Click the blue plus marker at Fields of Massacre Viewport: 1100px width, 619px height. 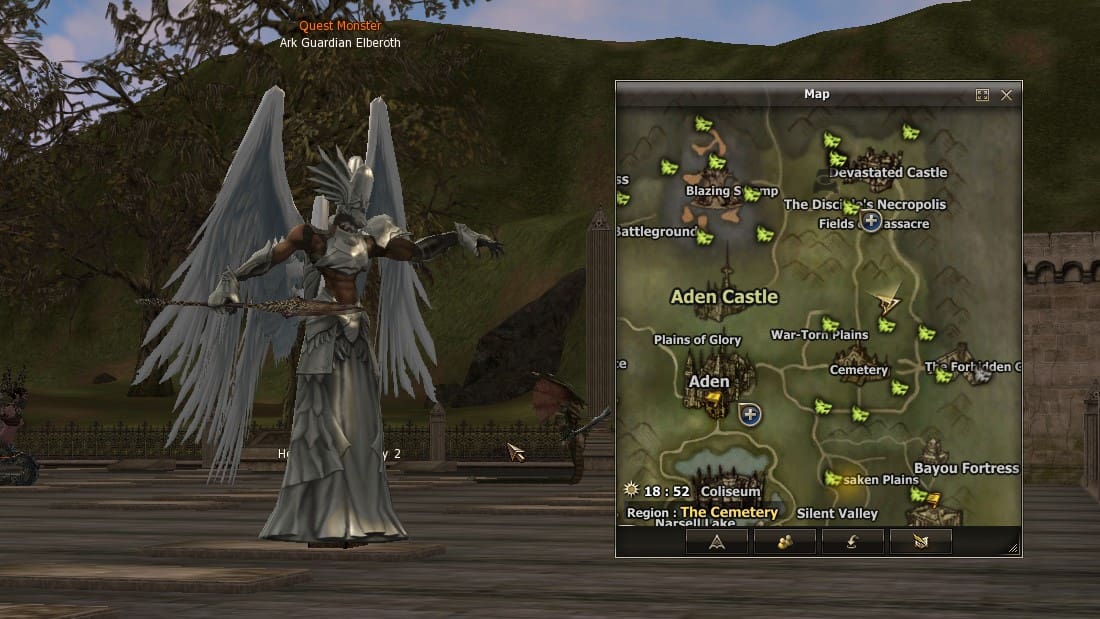coord(871,221)
